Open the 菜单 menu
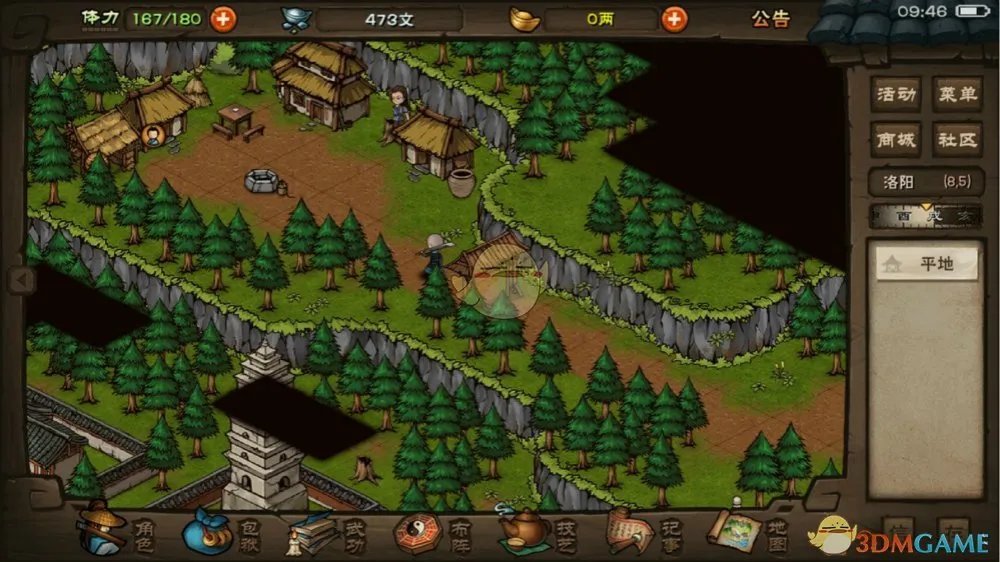Screen dimensions: 1000x562 pyautogui.click(x=956, y=95)
